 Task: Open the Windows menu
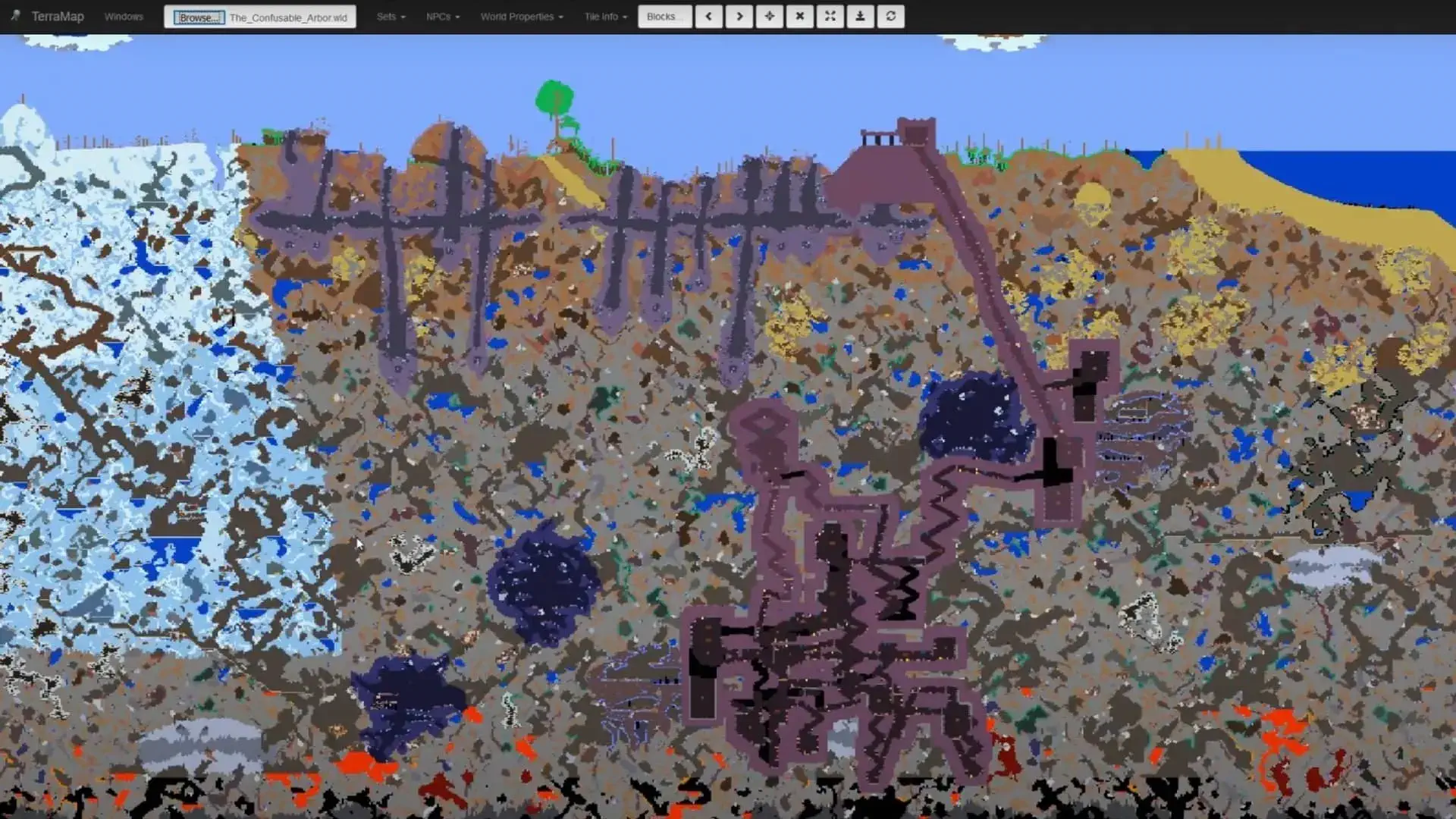pos(124,16)
